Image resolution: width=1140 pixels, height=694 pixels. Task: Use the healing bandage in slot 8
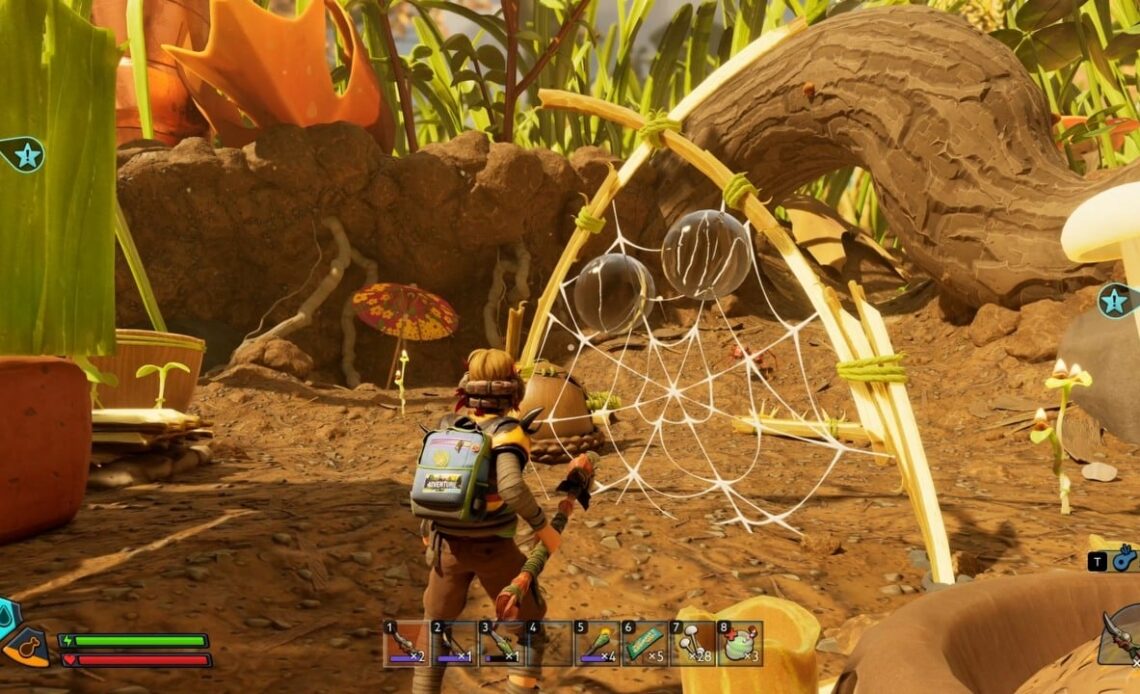[x=740, y=643]
